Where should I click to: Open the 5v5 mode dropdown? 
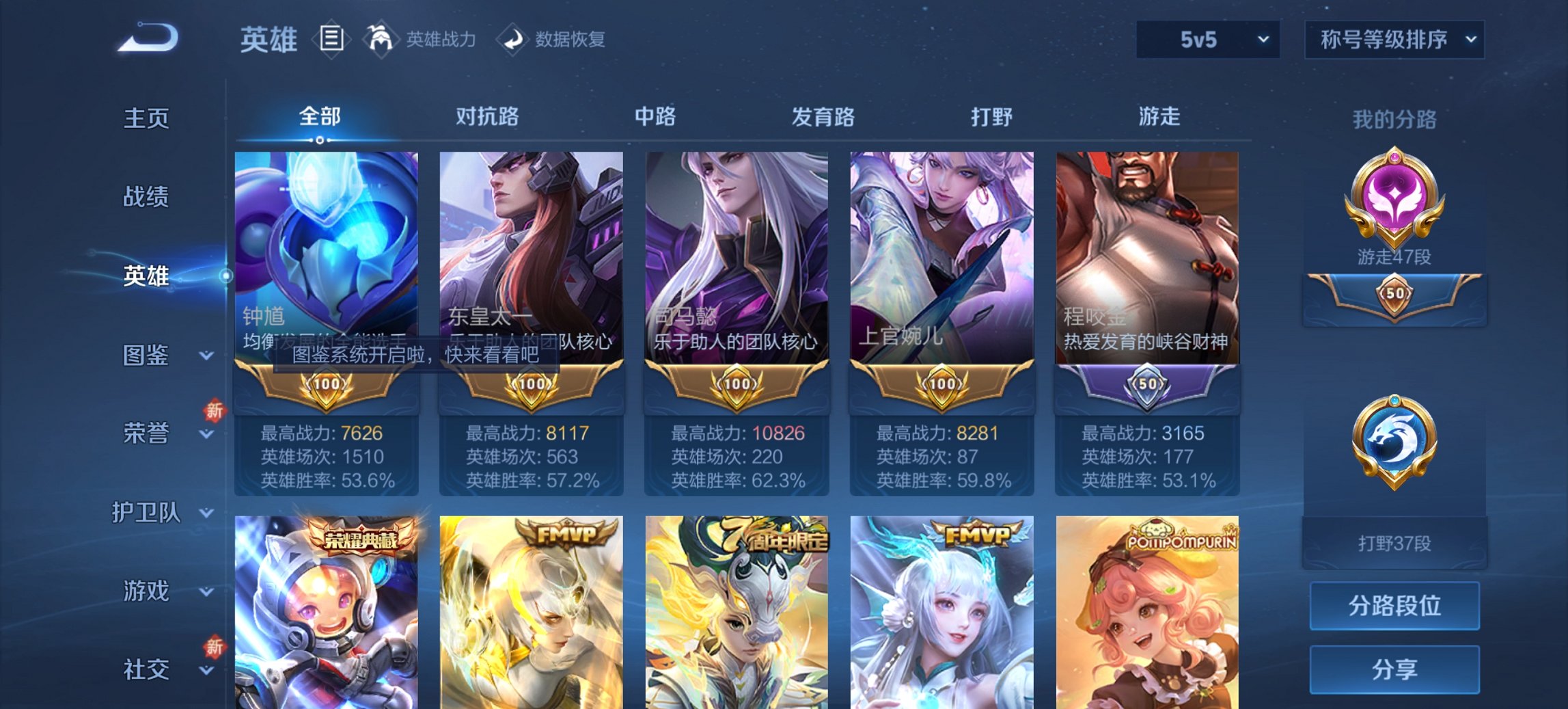pos(1207,39)
